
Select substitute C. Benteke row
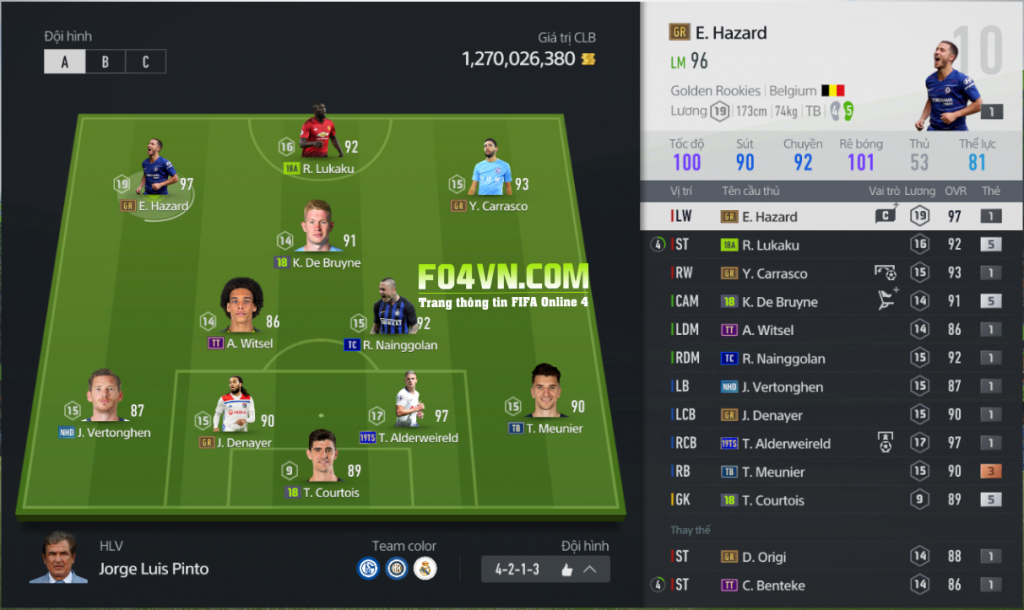[832, 585]
